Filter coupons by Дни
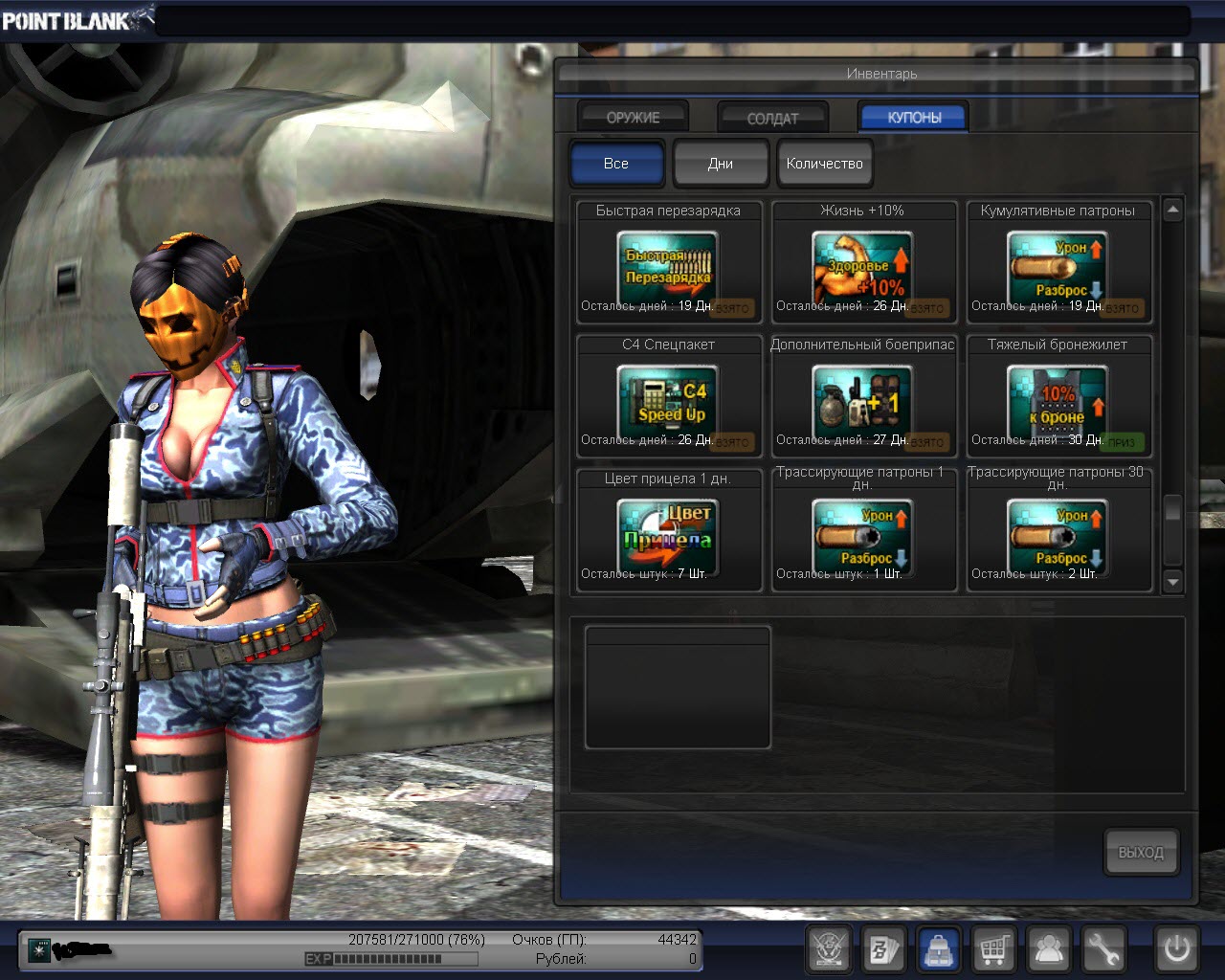This screenshot has width=1225, height=980. tap(721, 164)
